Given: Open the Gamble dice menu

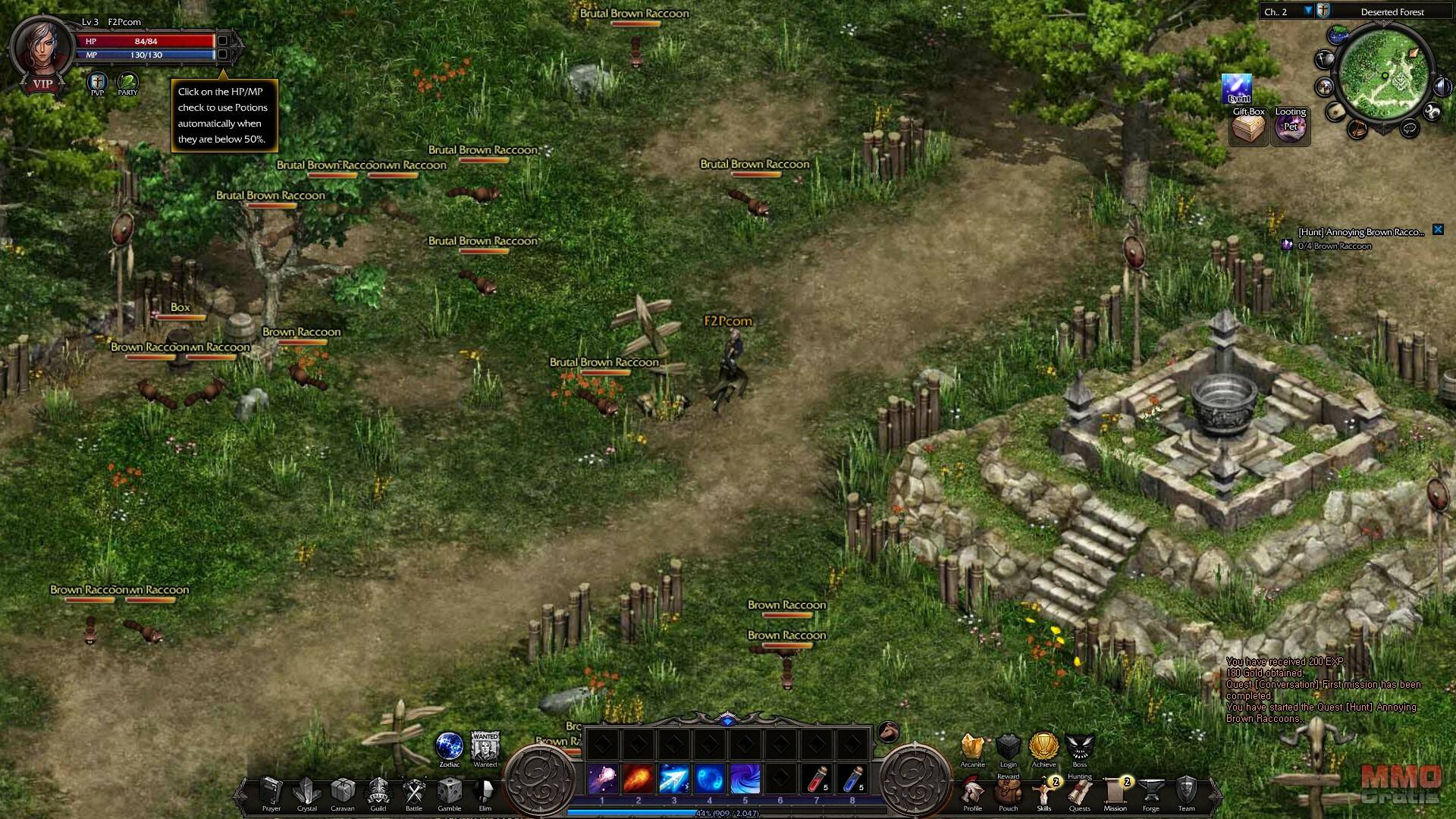Looking at the screenshot, I should [x=450, y=791].
